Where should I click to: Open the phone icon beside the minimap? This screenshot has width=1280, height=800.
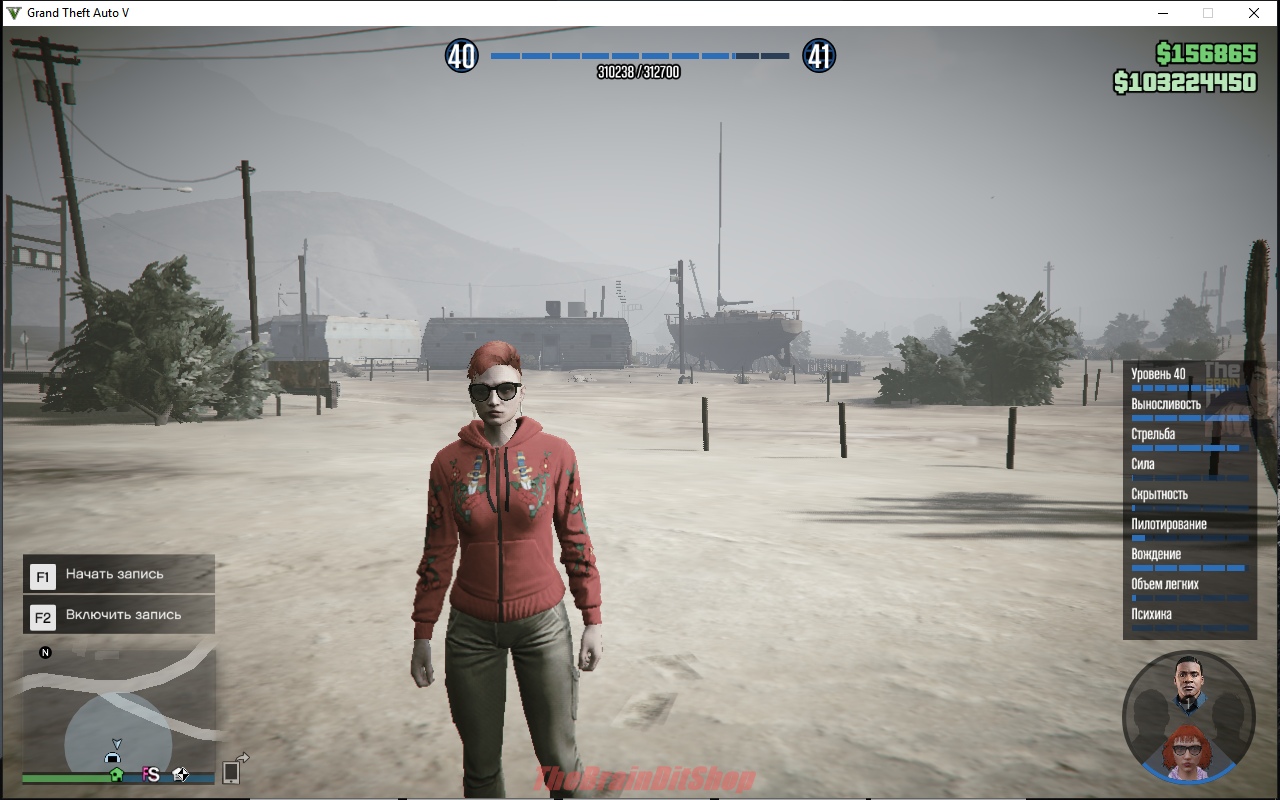231,771
